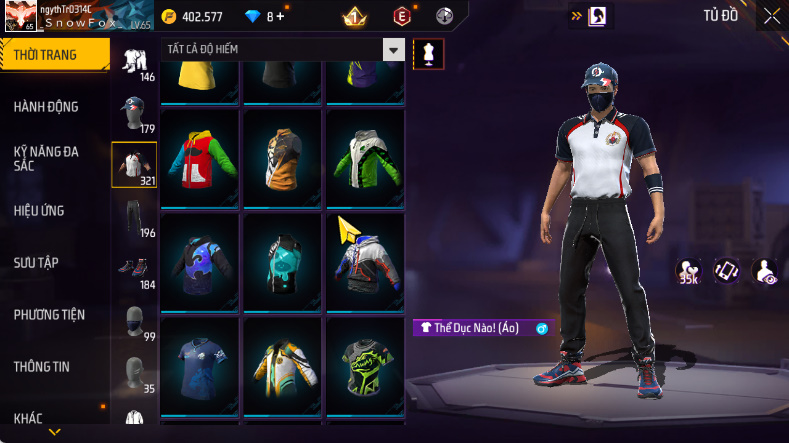Choose the red and blue hooded jacket
This screenshot has height=443, width=789.
pos(199,157)
